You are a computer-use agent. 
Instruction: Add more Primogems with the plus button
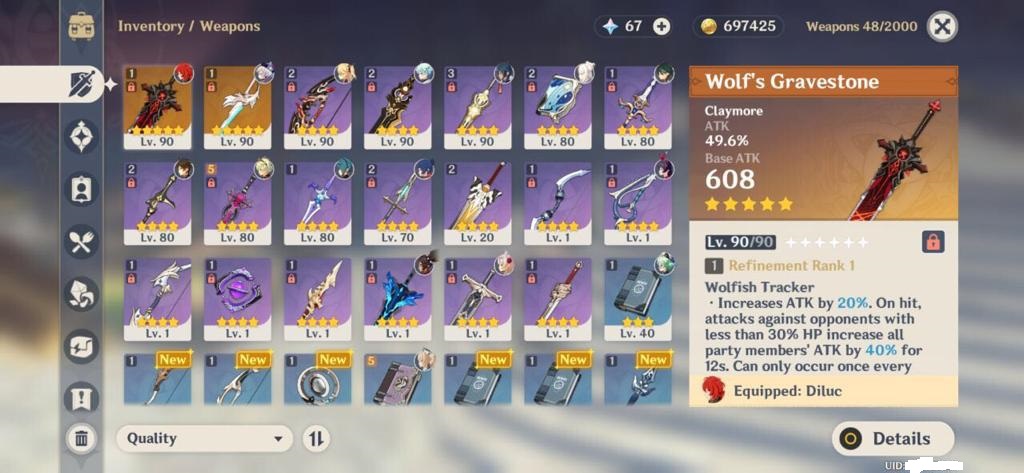(661, 27)
